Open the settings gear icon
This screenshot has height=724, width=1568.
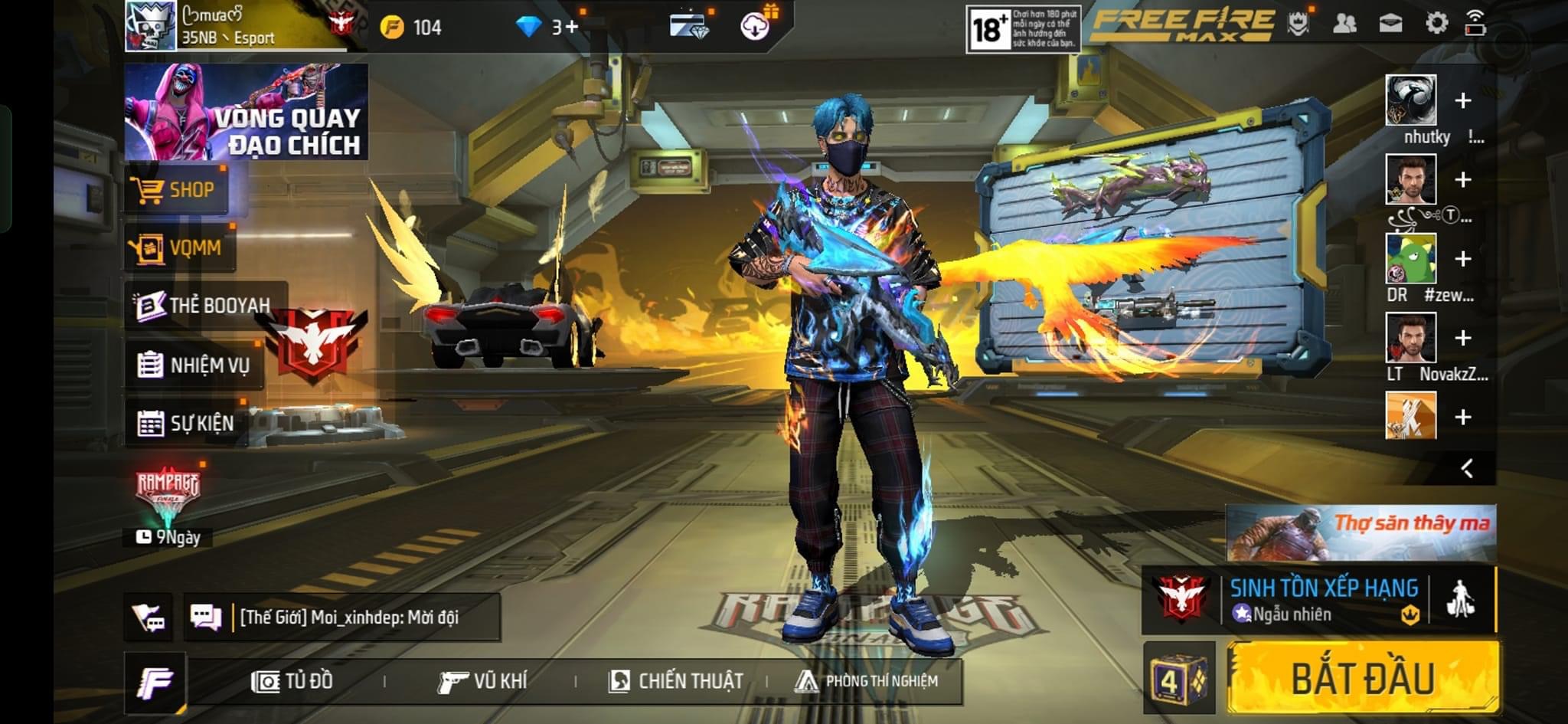(x=1436, y=24)
